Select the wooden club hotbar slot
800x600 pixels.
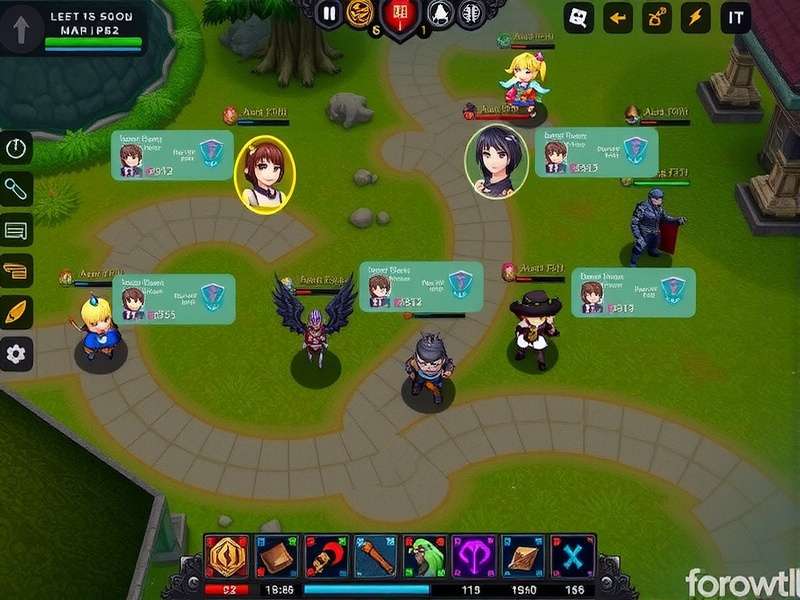pos(375,556)
